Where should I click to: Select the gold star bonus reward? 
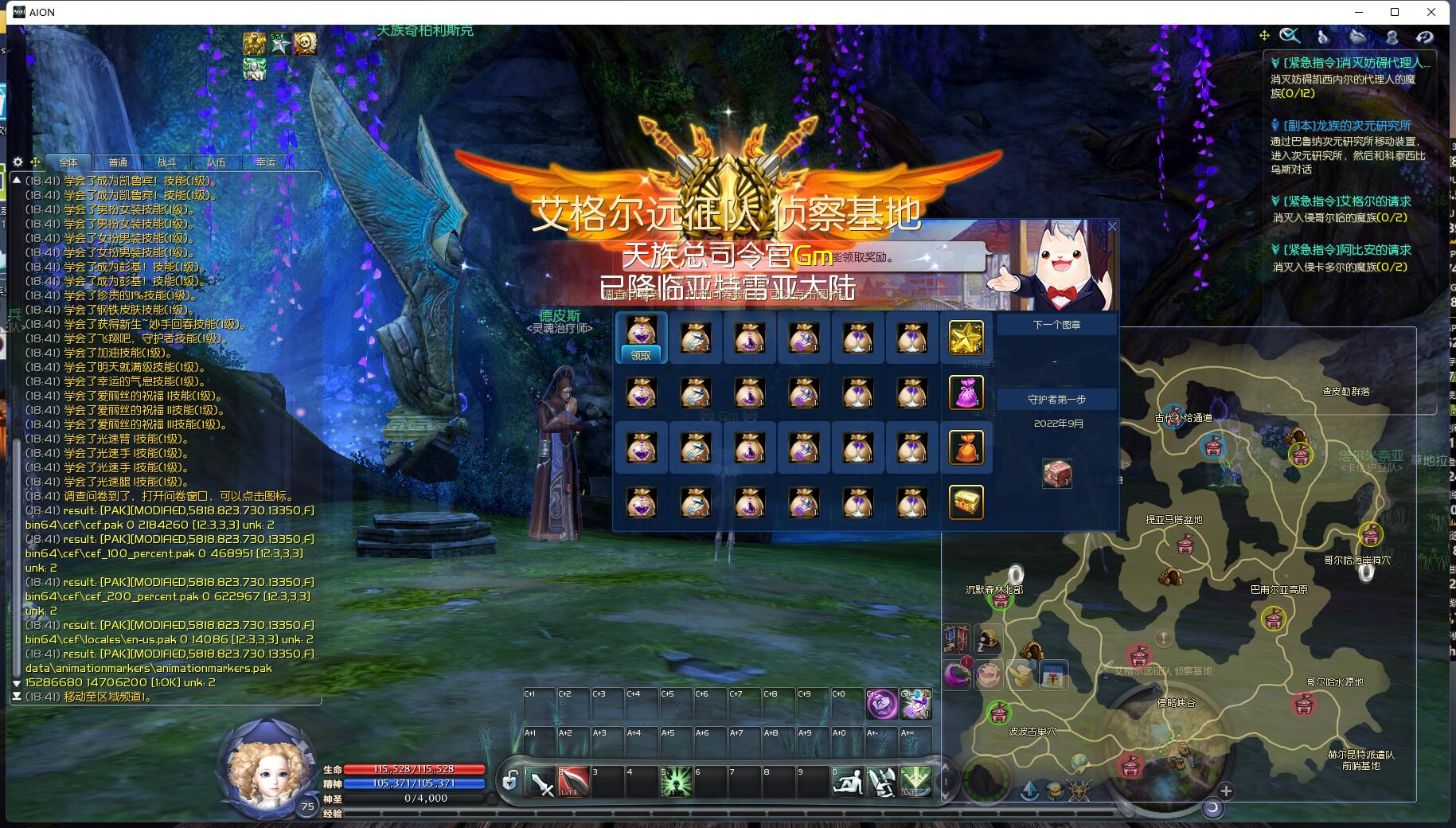point(966,338)
